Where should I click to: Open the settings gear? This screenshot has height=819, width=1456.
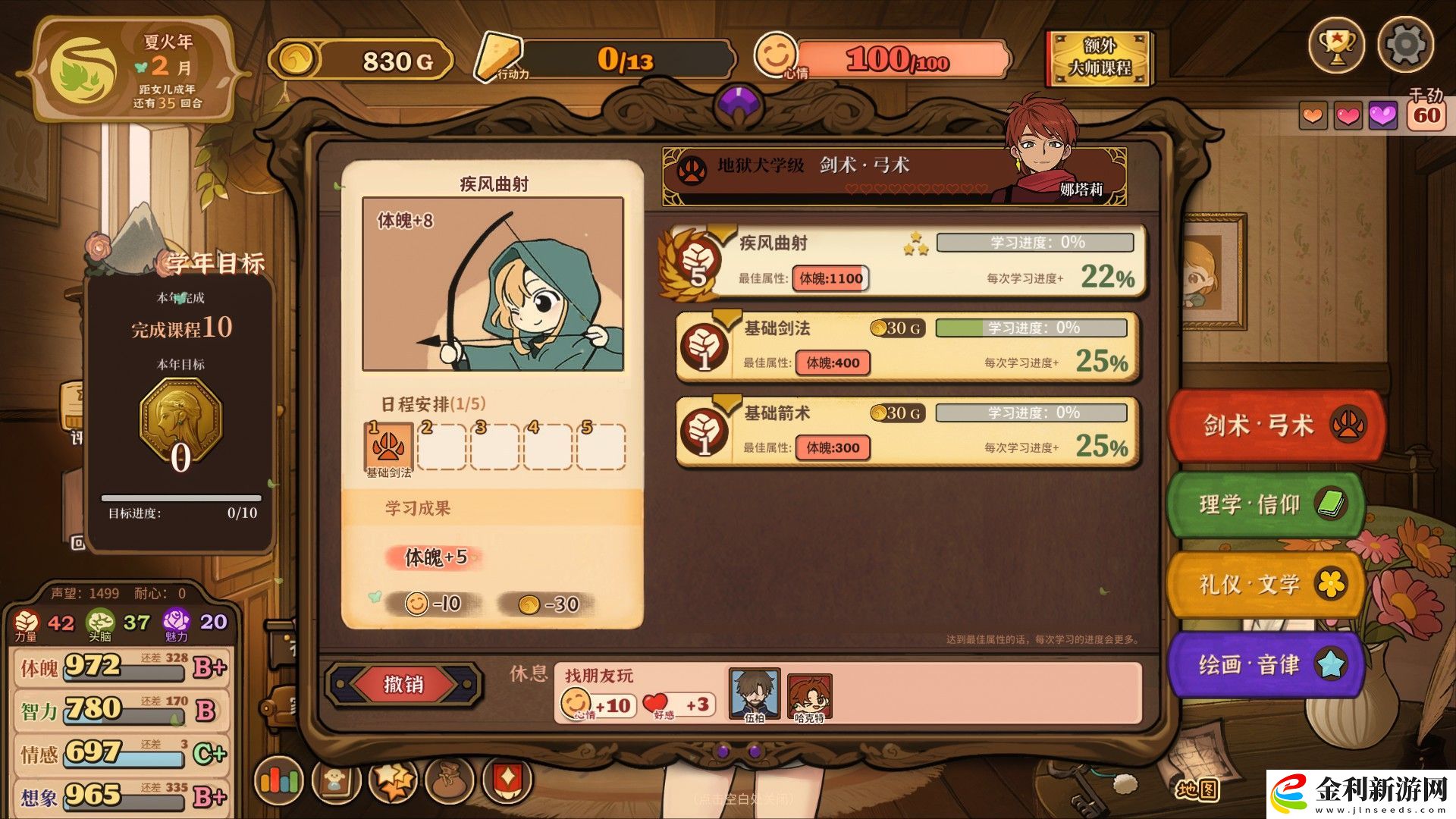point(1405,45)
